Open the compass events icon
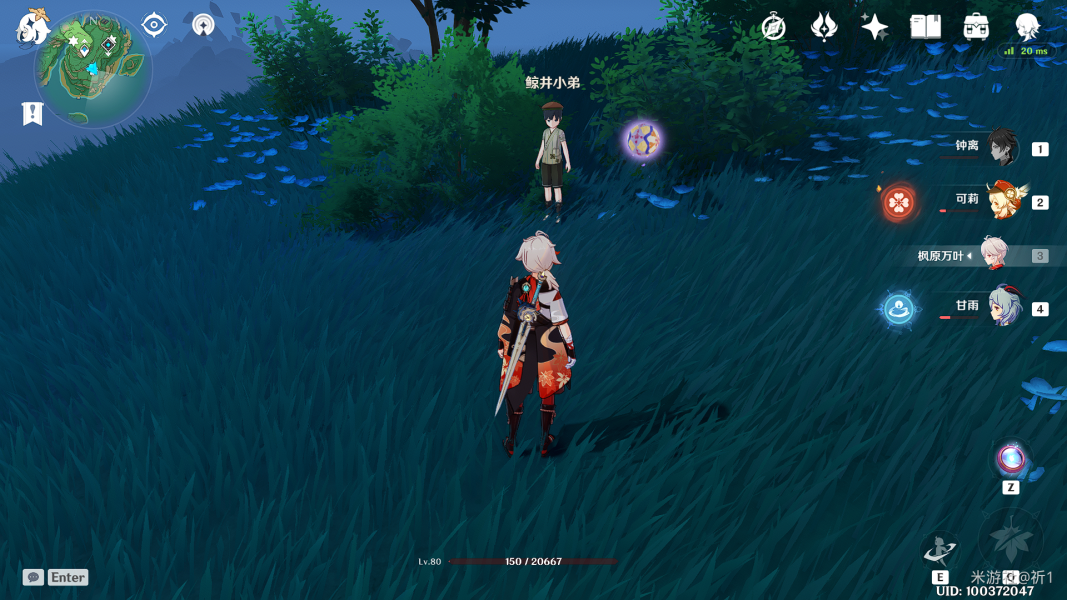The image size is (1067, 600). [x=773, y=27]
